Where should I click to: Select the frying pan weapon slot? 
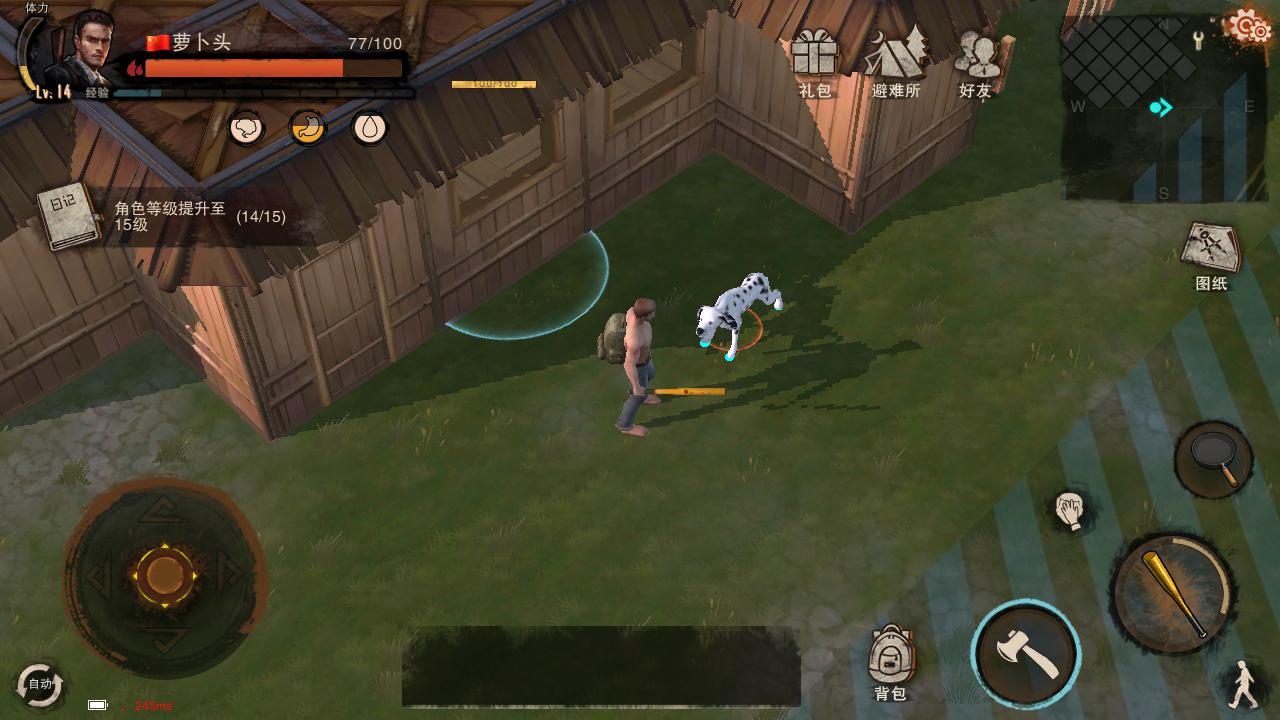point(1213,459)
